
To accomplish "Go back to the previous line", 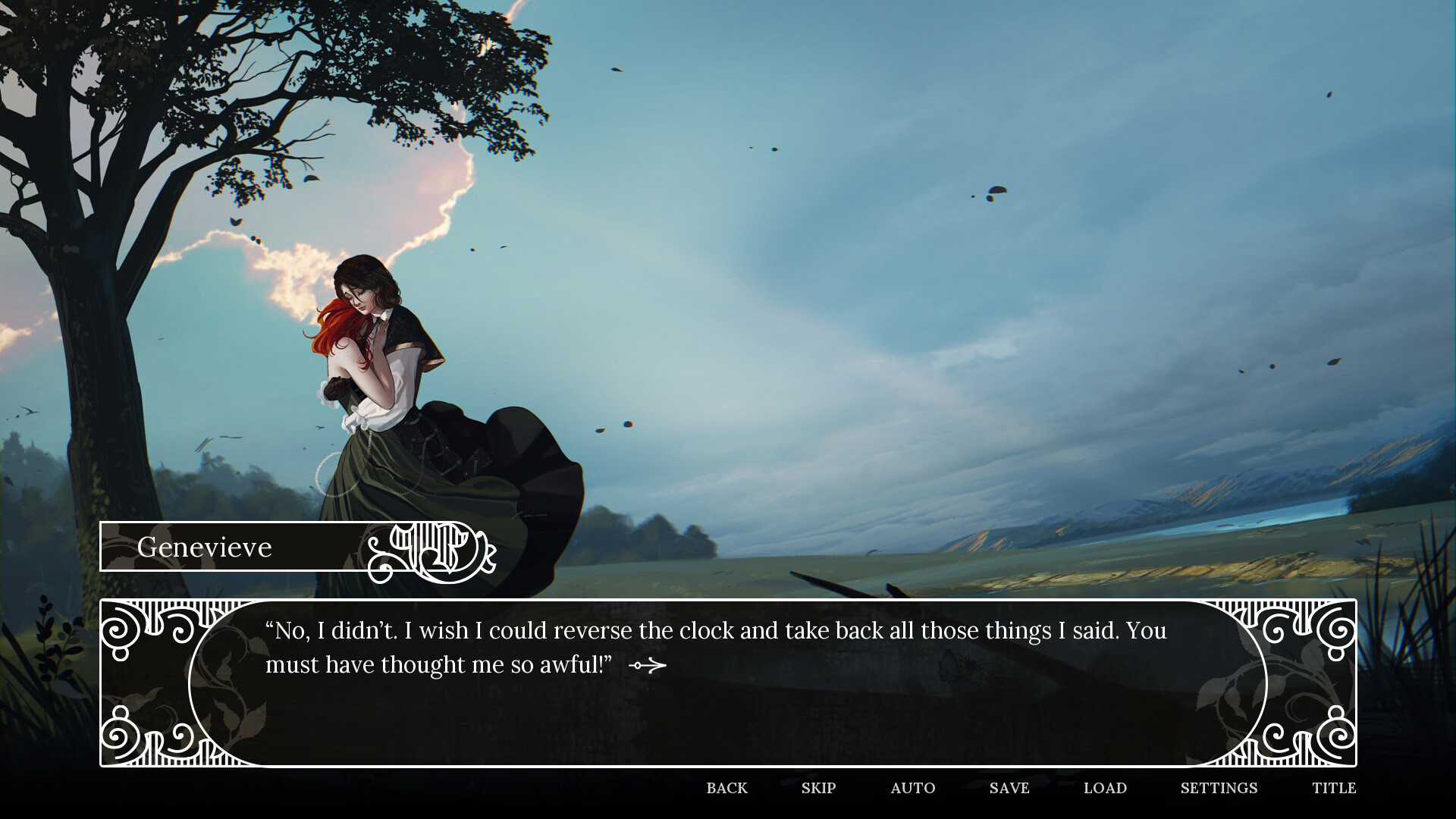I will coord(726,788).
